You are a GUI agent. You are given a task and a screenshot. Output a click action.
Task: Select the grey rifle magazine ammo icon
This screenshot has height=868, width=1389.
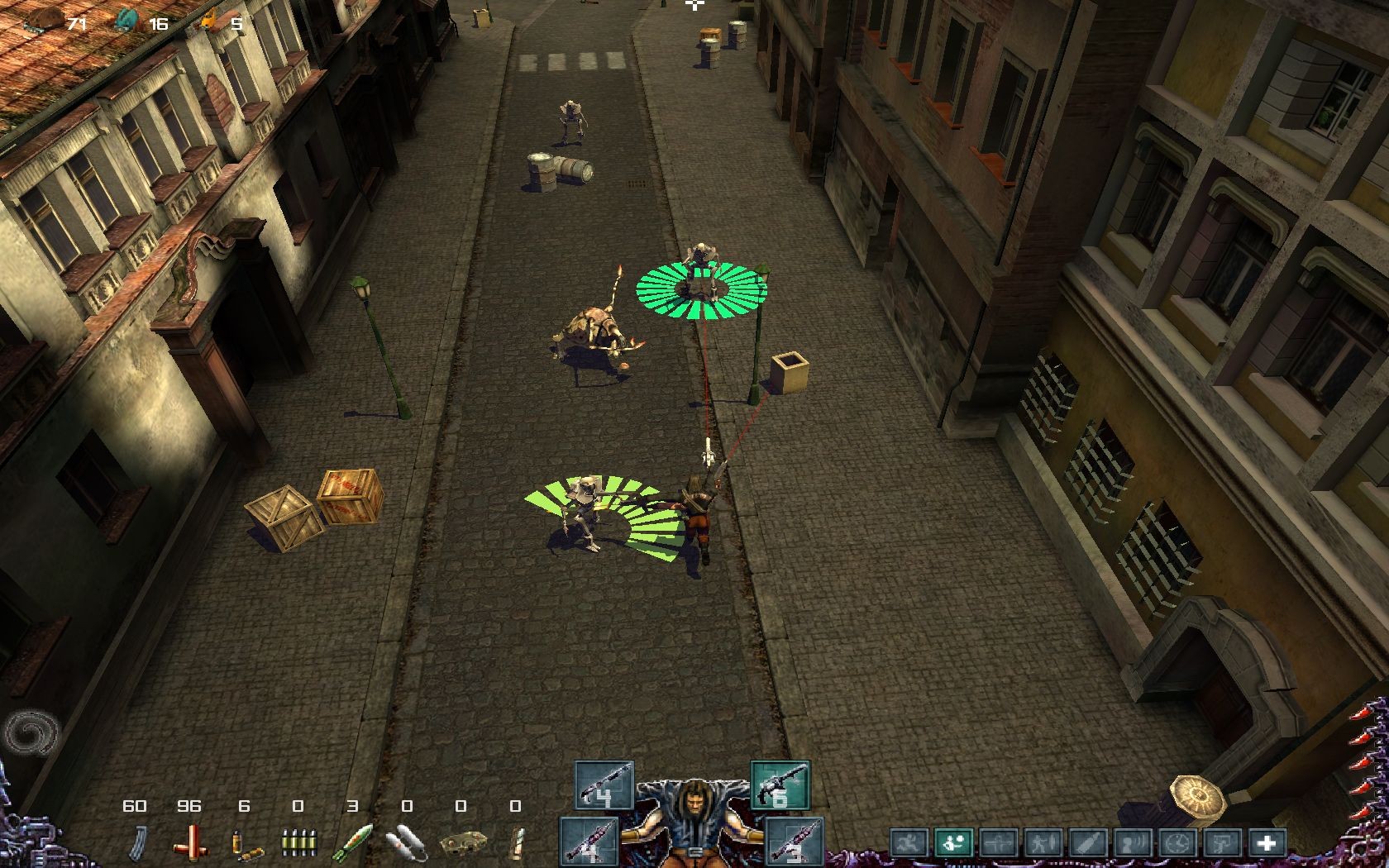(x=136, y=844)
